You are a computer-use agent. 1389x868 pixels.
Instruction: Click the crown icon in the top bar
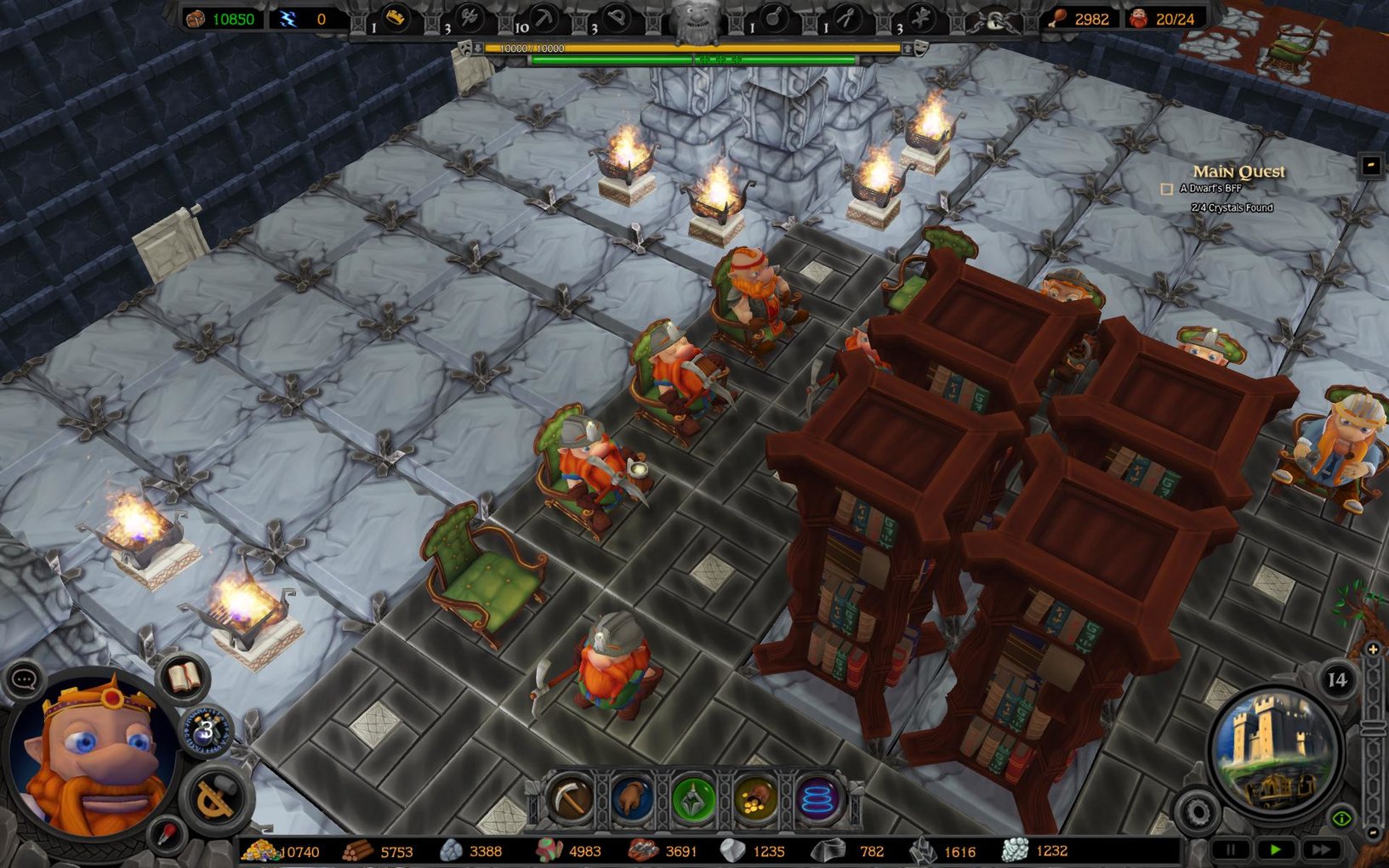coord(396,16)
